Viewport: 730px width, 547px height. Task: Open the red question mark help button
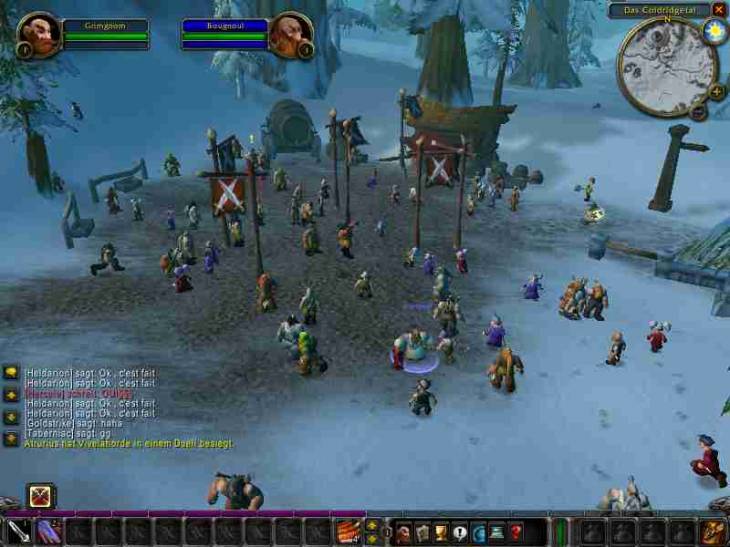coord(515,532)
